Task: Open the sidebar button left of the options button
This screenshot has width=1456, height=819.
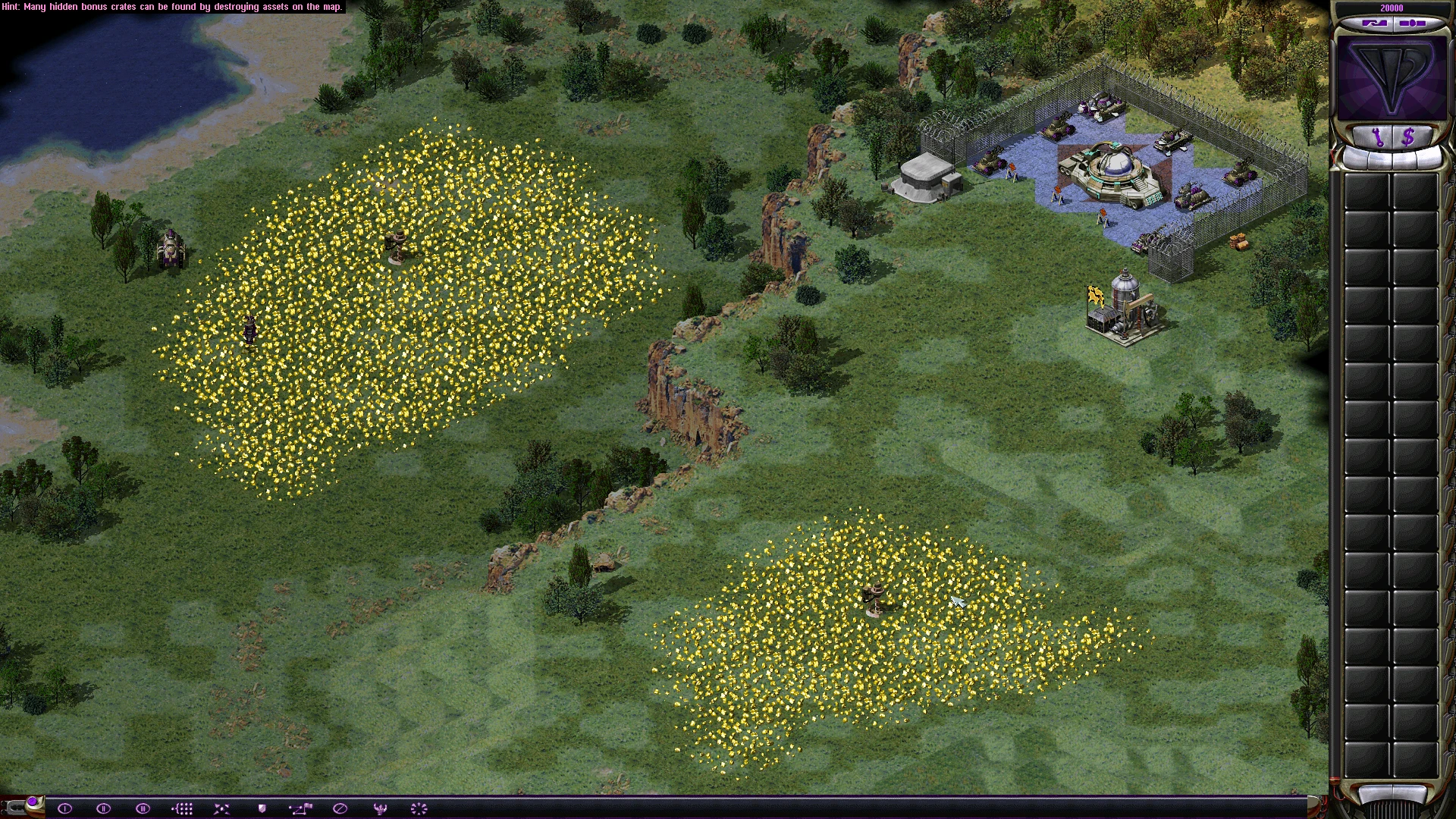Action: coord(1374,24)
